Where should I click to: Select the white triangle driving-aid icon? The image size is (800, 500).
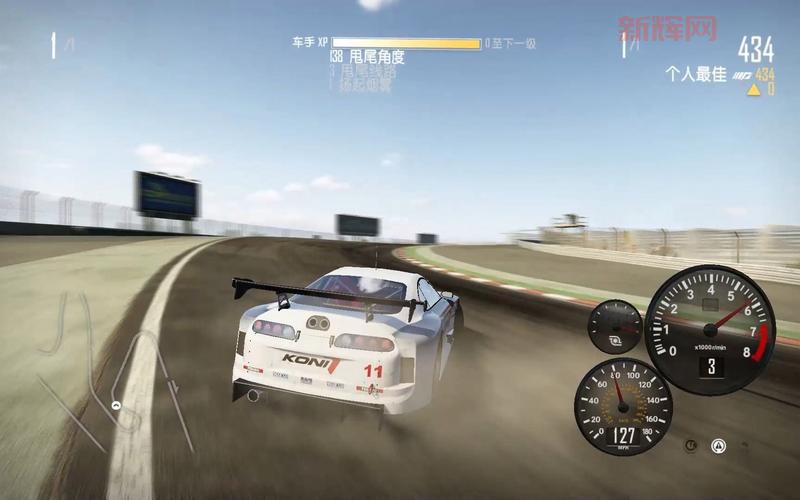718,445
